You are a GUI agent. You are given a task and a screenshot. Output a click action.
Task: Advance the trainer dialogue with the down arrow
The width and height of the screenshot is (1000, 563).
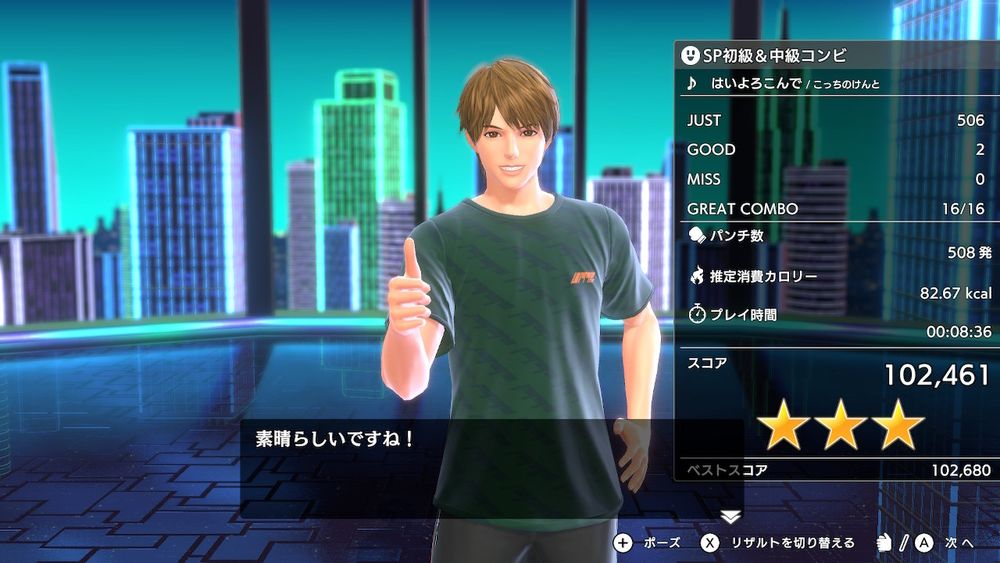[731, 516]
